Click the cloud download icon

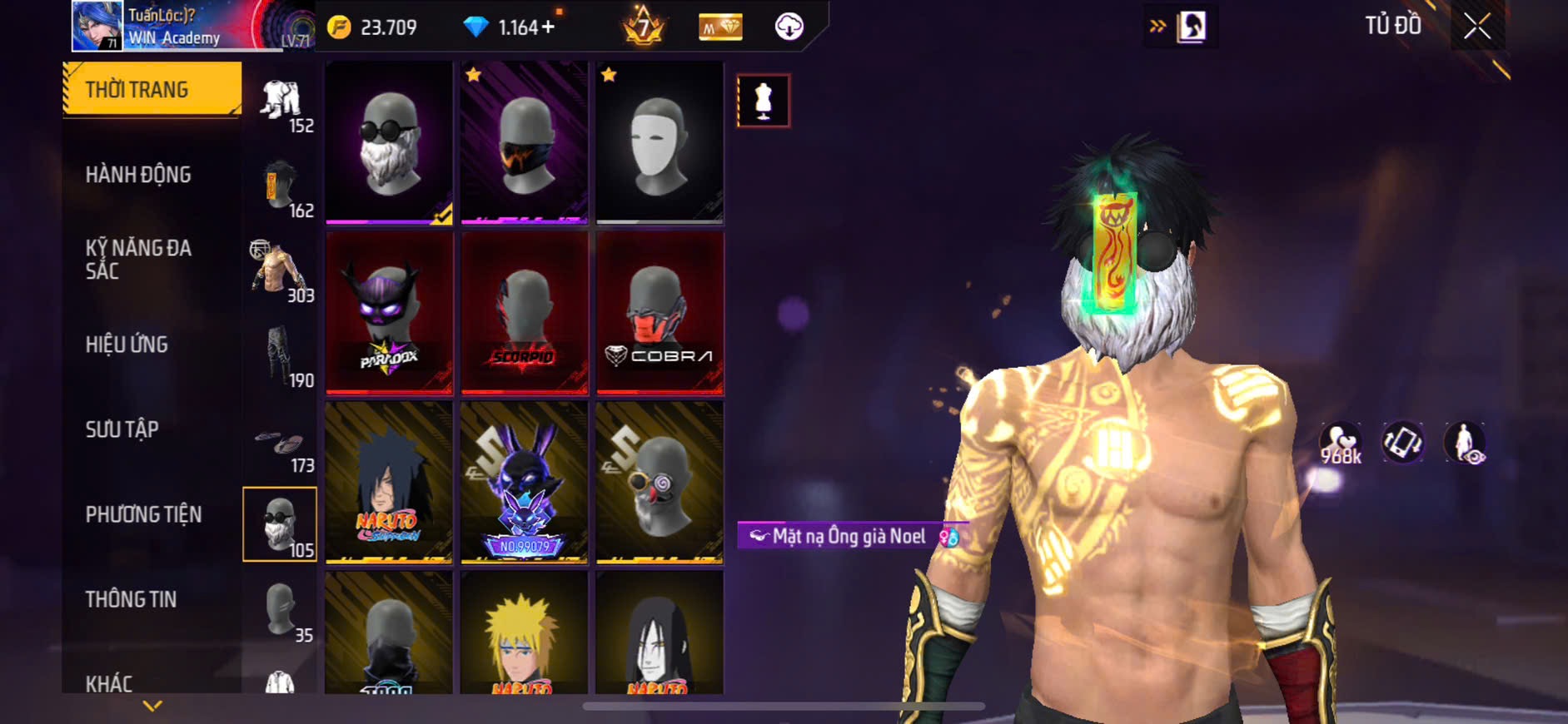[789, 27]
